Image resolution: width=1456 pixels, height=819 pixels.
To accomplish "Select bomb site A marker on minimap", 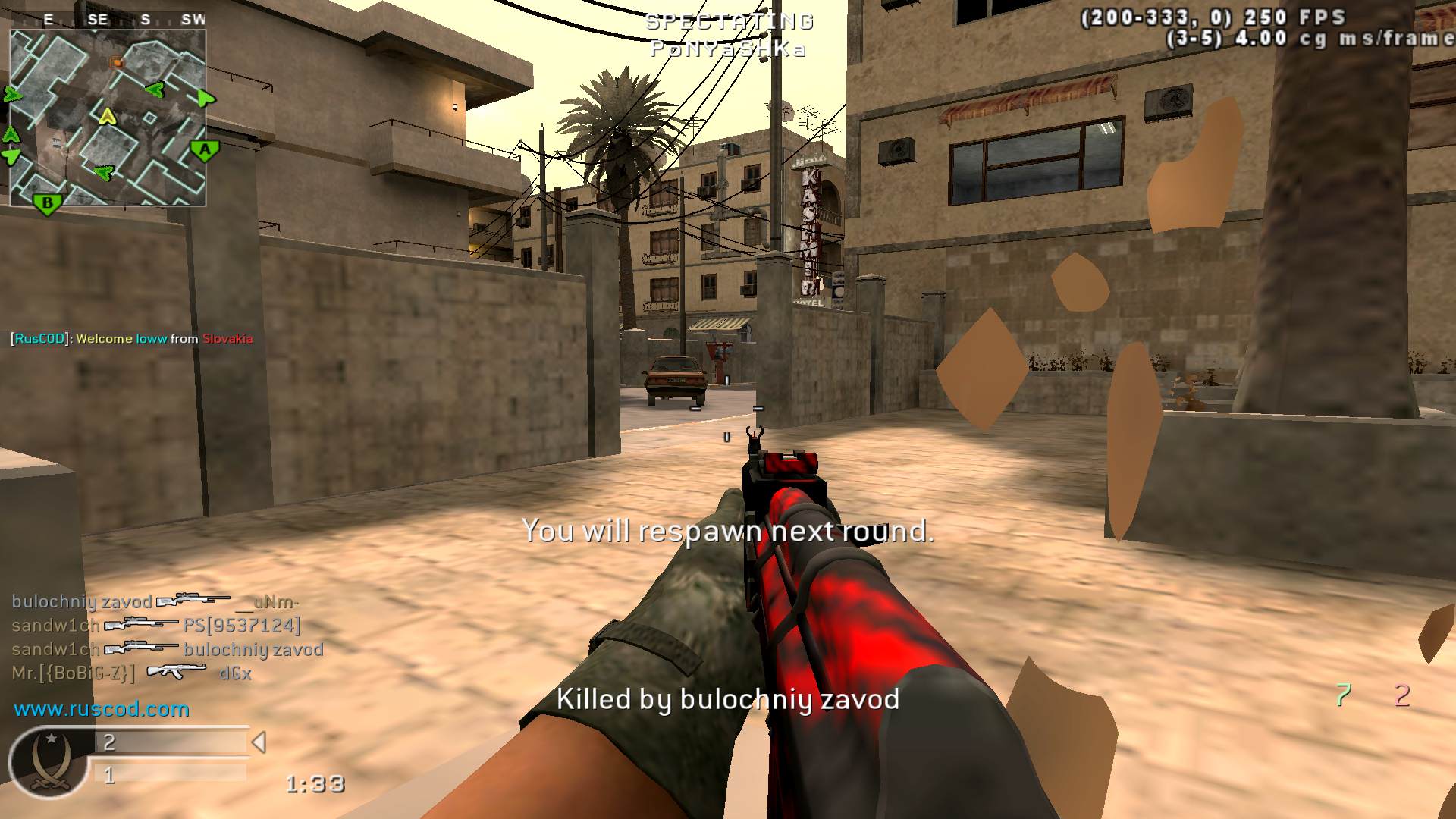I will pos(205,150).
